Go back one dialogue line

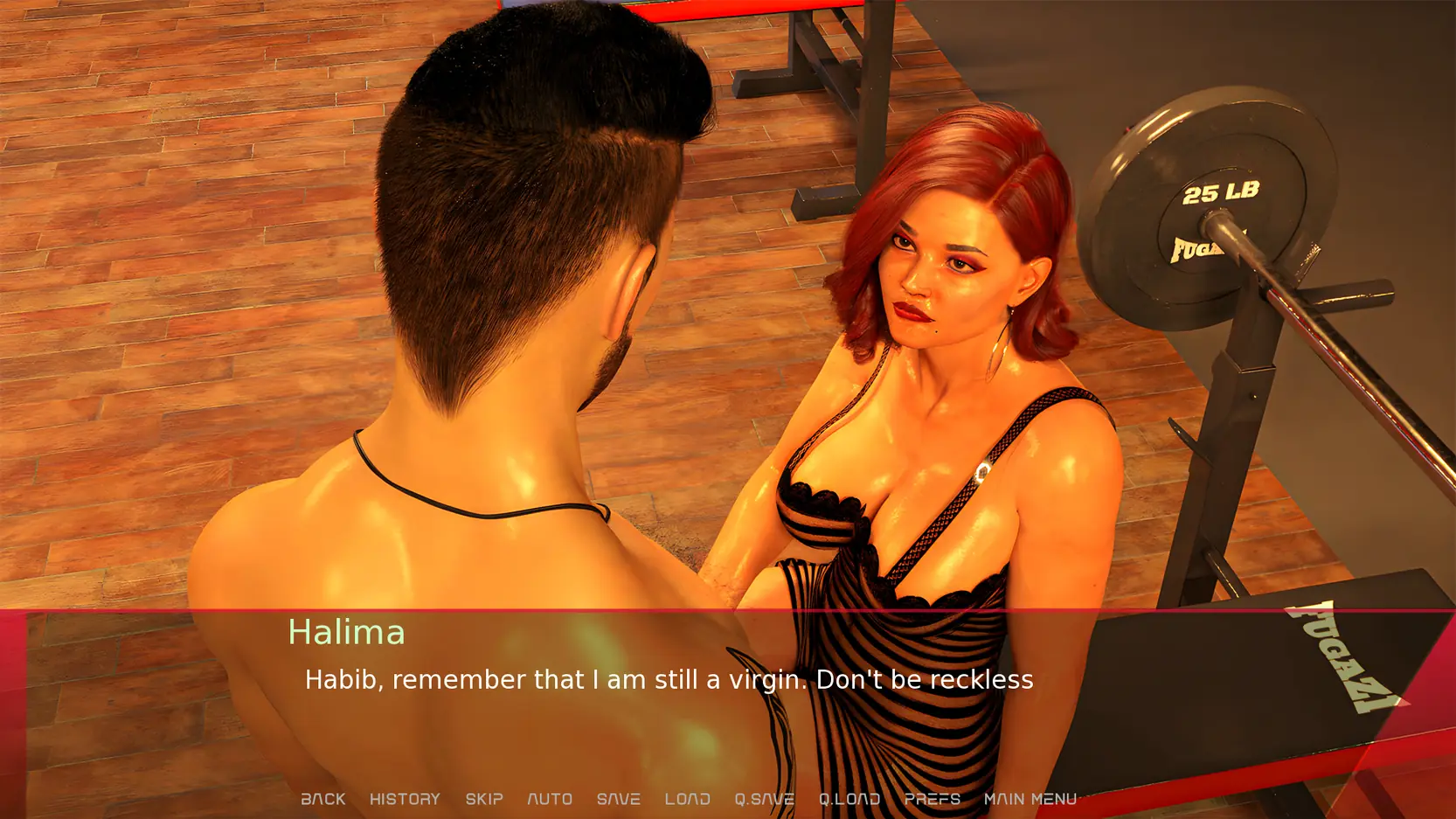pyautogui.click(x=323, y=799)
